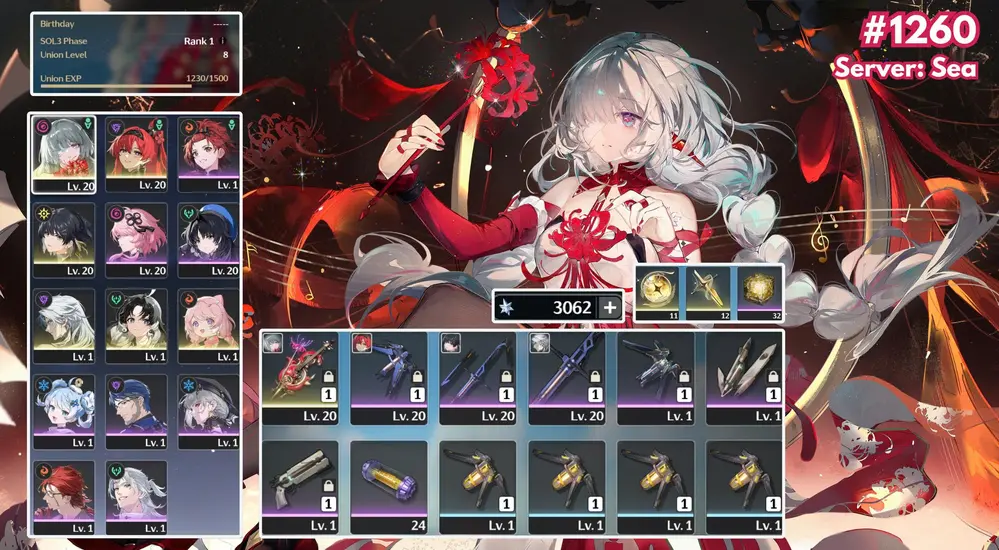Add more Astrite with the plus button

pyautogui.click(x=609, y=308)
